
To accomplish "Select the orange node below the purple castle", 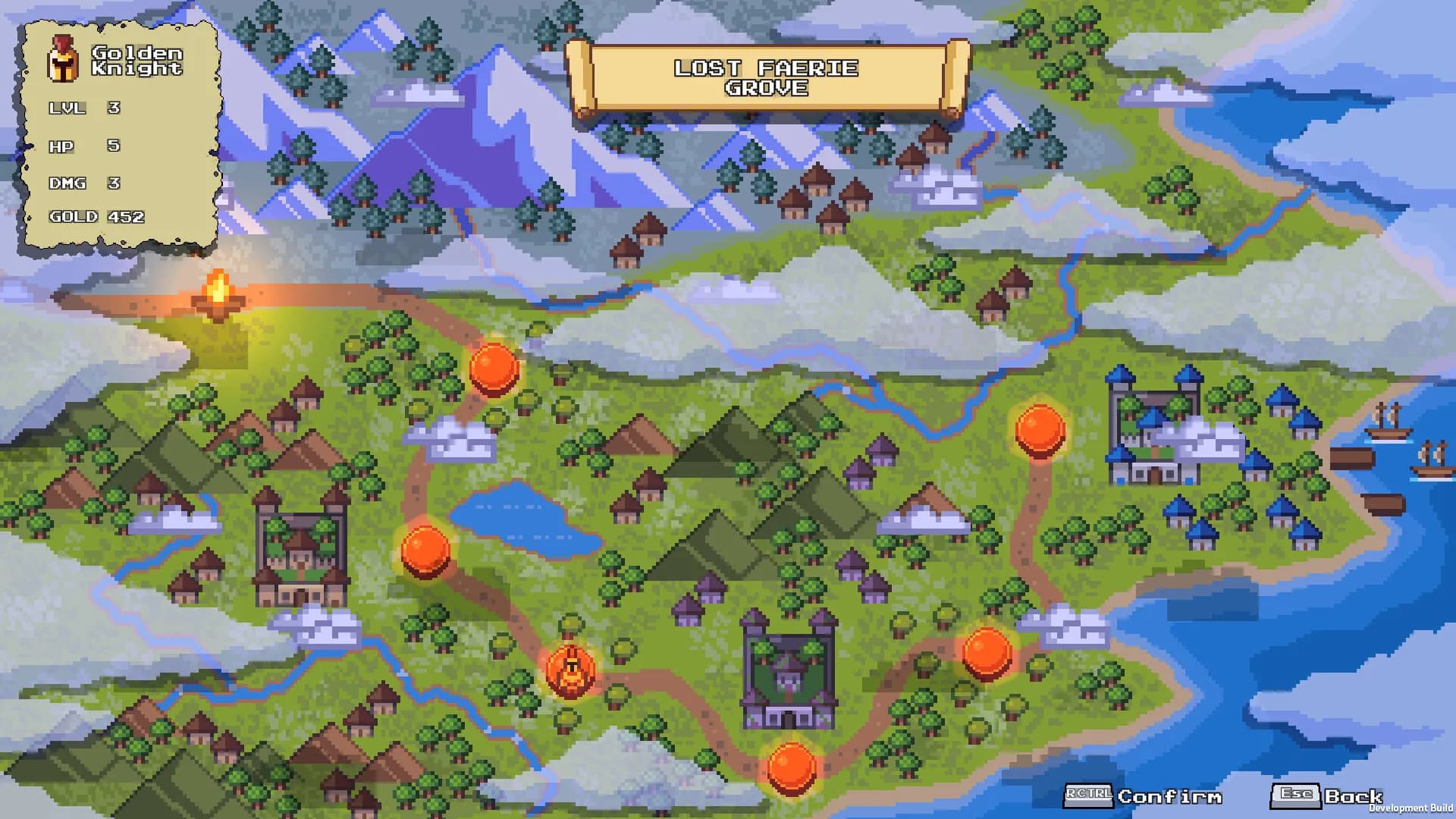I will pyautogui.click(x=791, y=767).
